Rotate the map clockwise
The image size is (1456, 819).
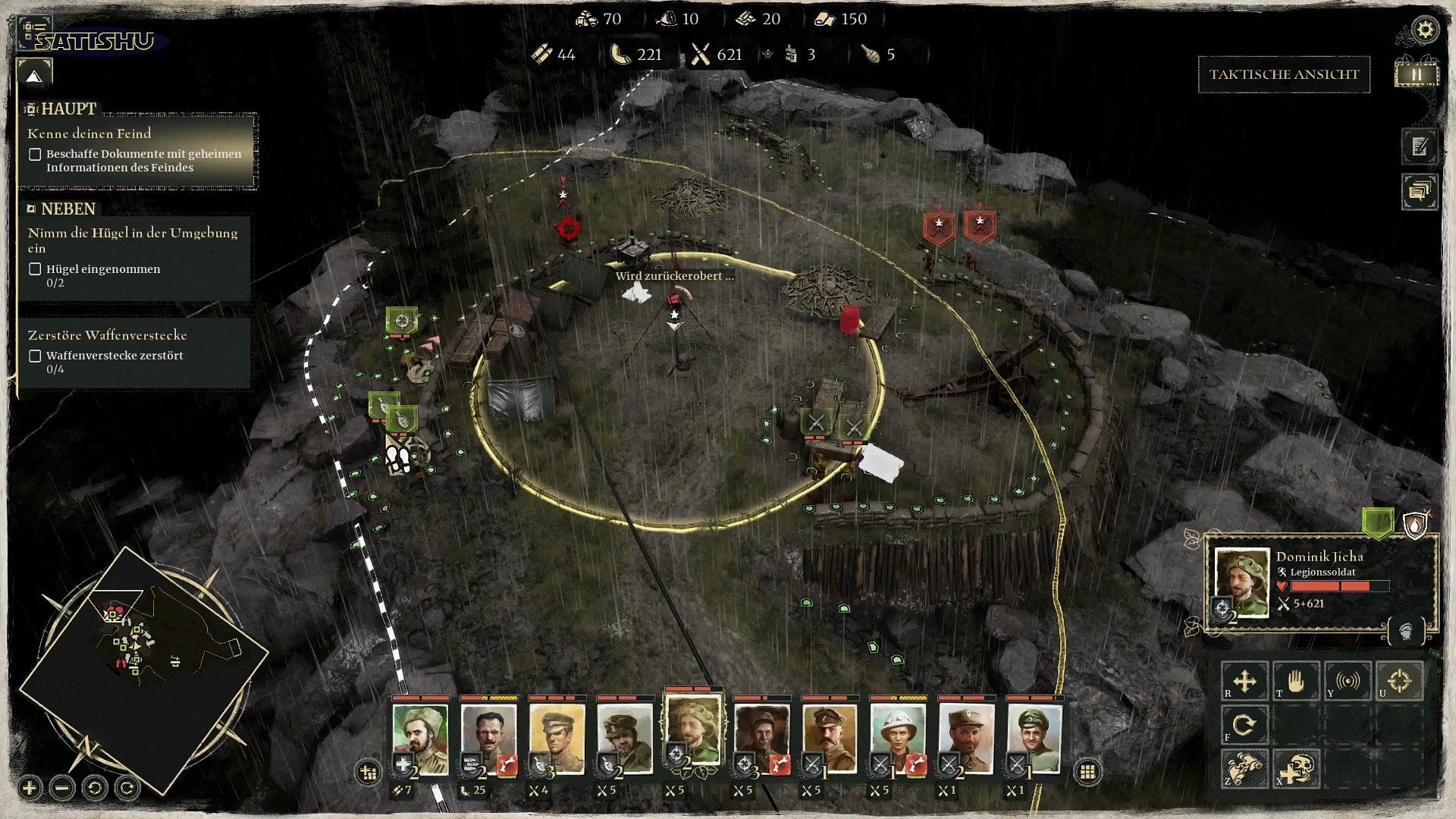coord(127,788)
